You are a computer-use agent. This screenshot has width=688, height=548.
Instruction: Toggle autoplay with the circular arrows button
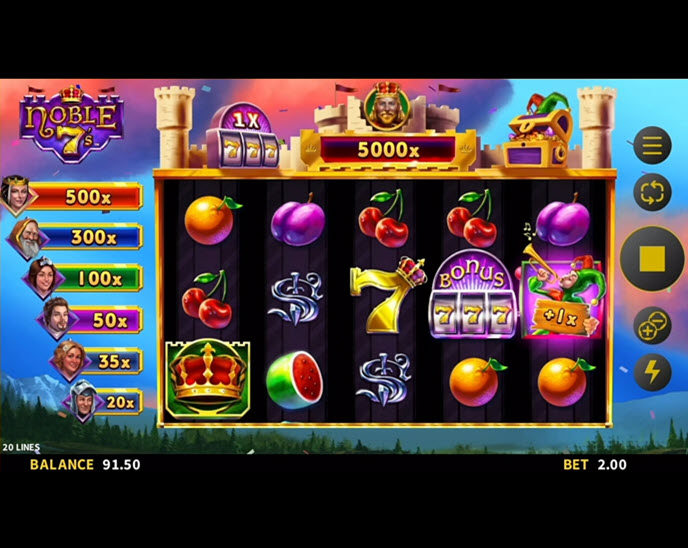point(652,192)
